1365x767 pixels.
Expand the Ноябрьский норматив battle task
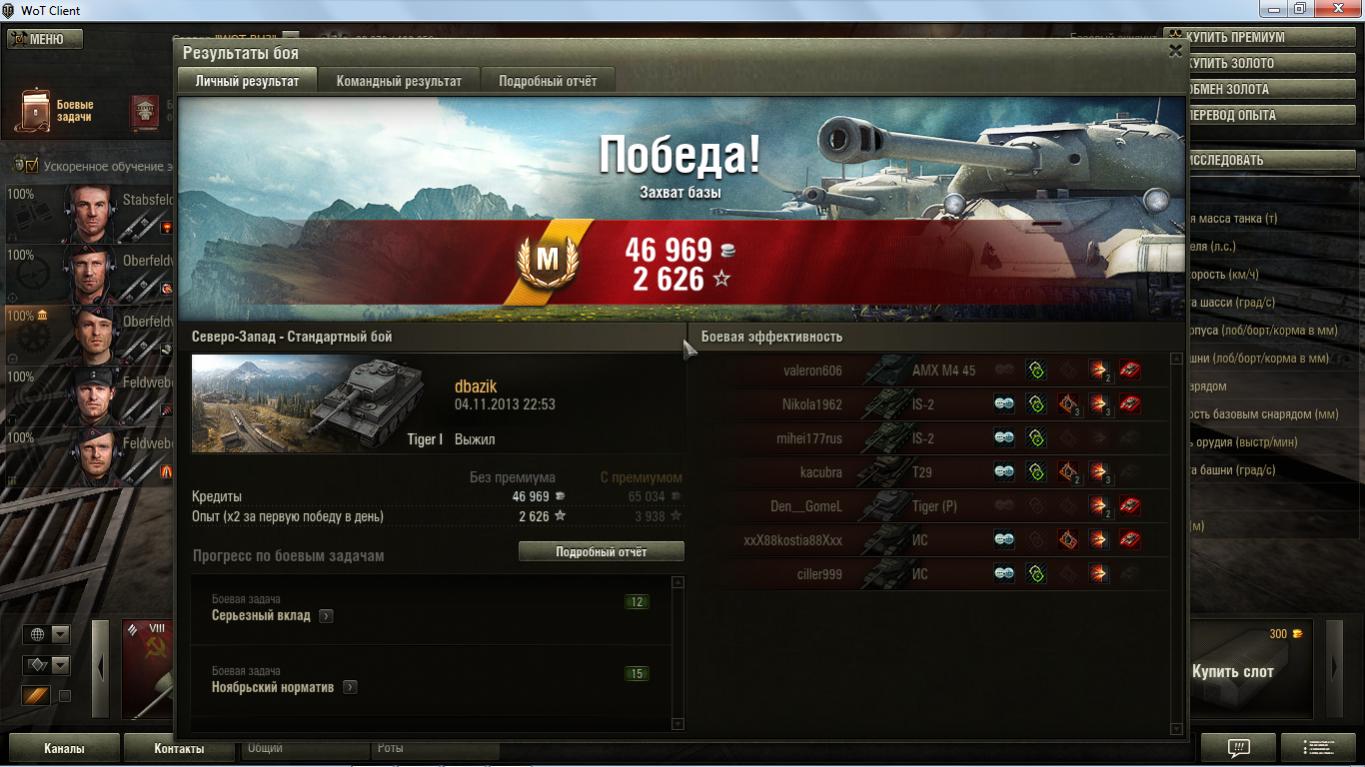pos(349,688)
